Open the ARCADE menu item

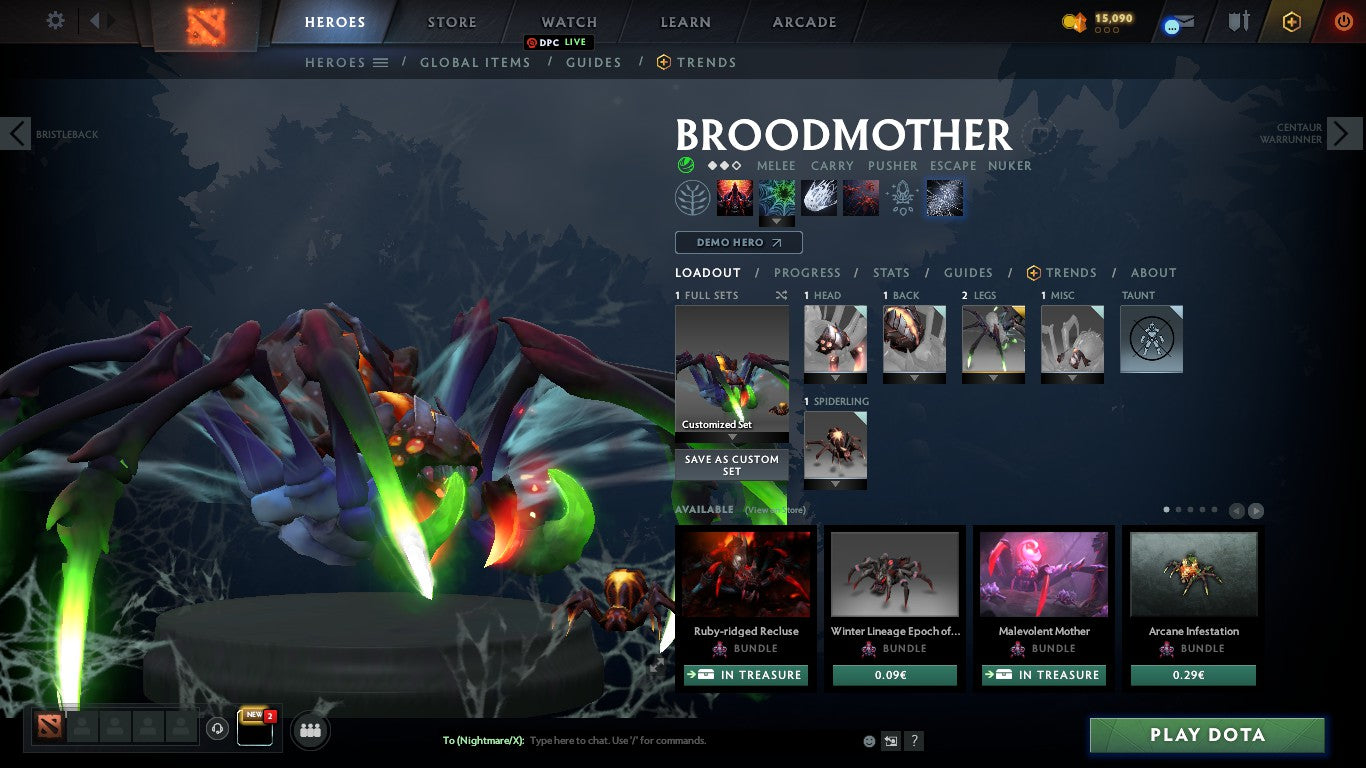click(803, 20)
